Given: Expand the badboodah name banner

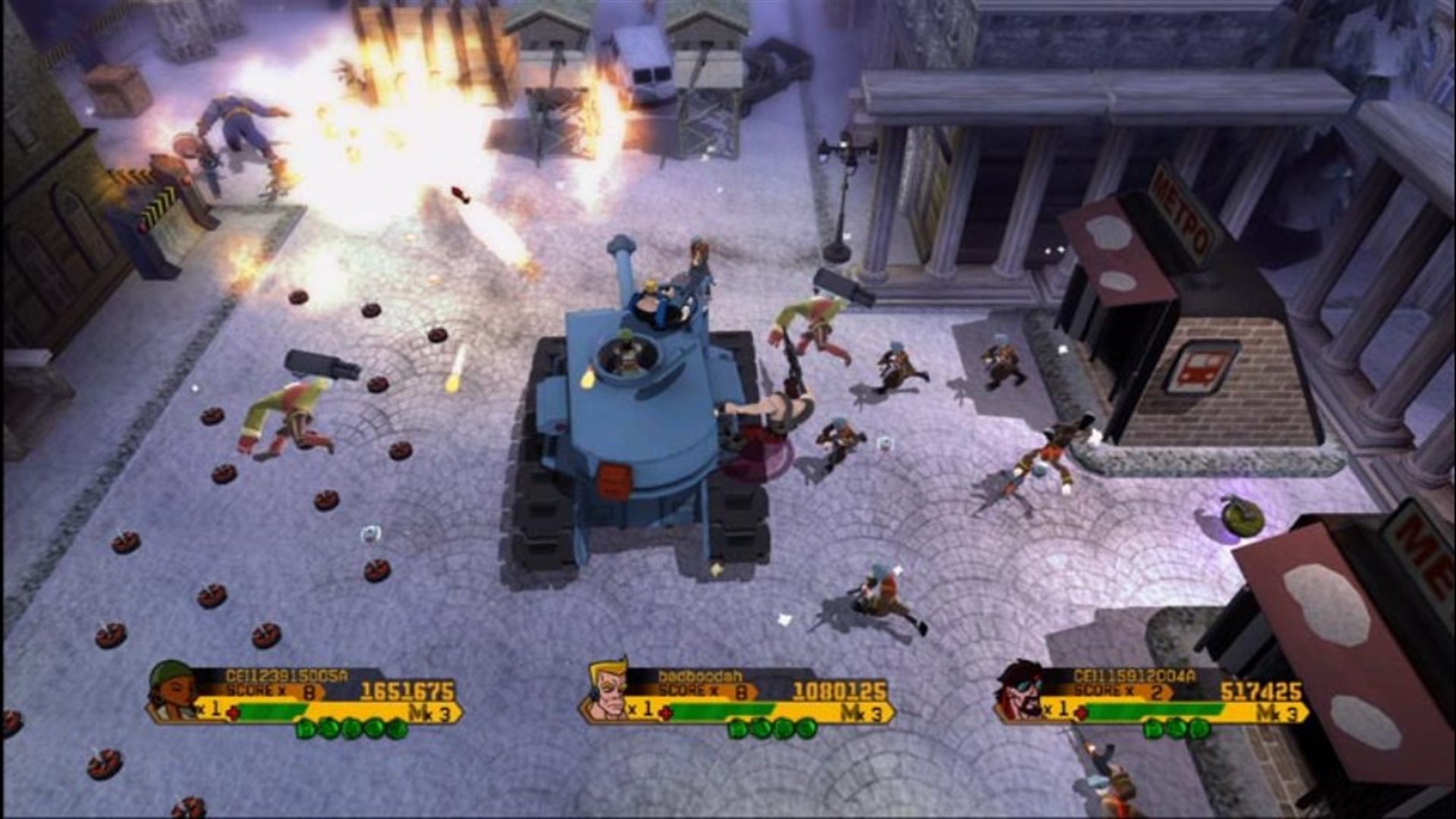Looking at the screenshot, I should tap(699, 676).
